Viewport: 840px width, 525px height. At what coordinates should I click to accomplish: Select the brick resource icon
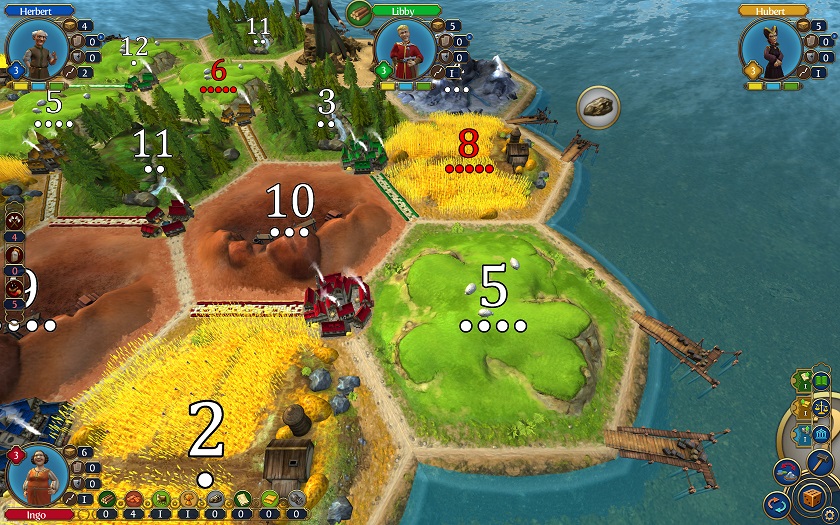[x=134, y=499]
